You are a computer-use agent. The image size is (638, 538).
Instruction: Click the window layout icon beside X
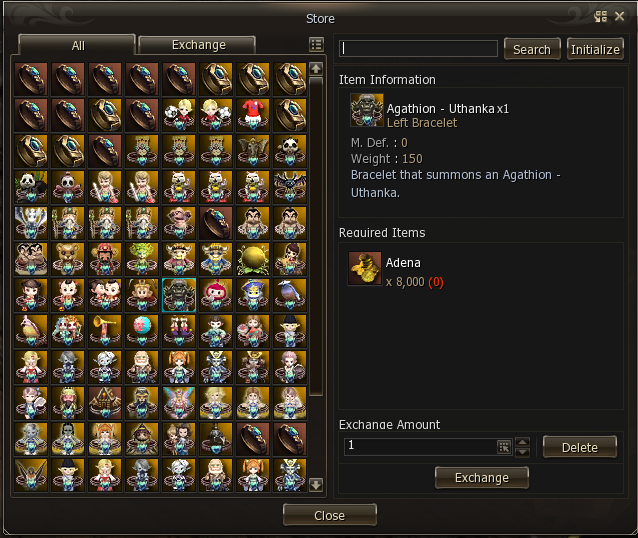[x=601, y=16]
